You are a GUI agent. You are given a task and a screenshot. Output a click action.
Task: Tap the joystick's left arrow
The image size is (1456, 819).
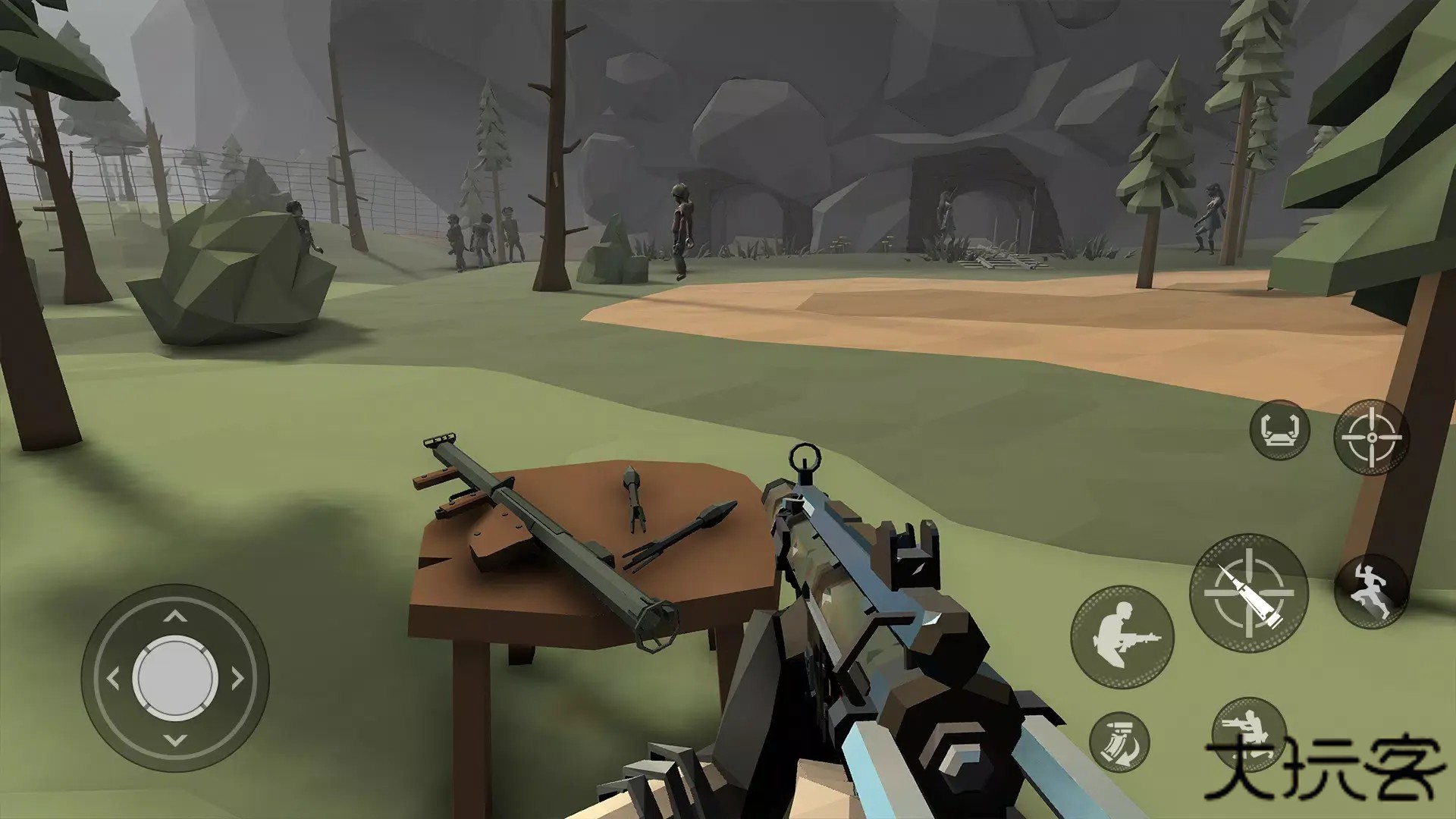pos(114,678)
